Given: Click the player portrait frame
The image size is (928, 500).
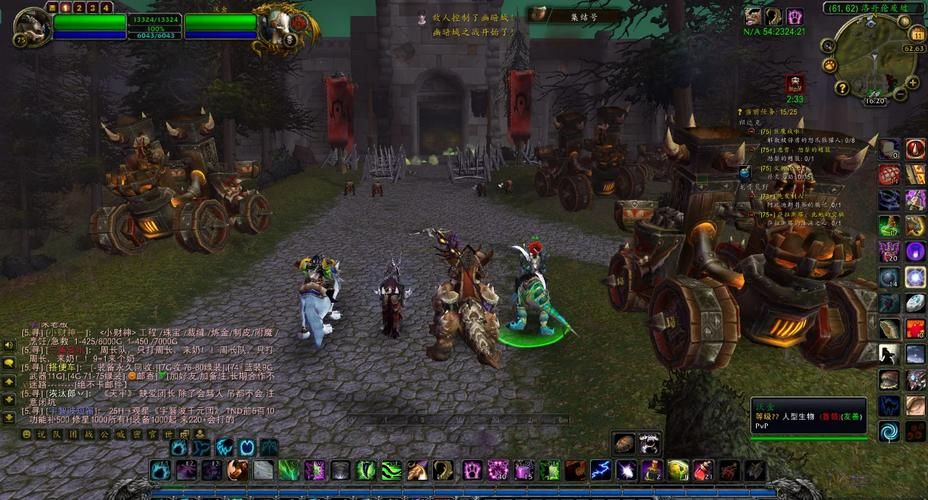Looking at the screenshot, I should [32, 27].
